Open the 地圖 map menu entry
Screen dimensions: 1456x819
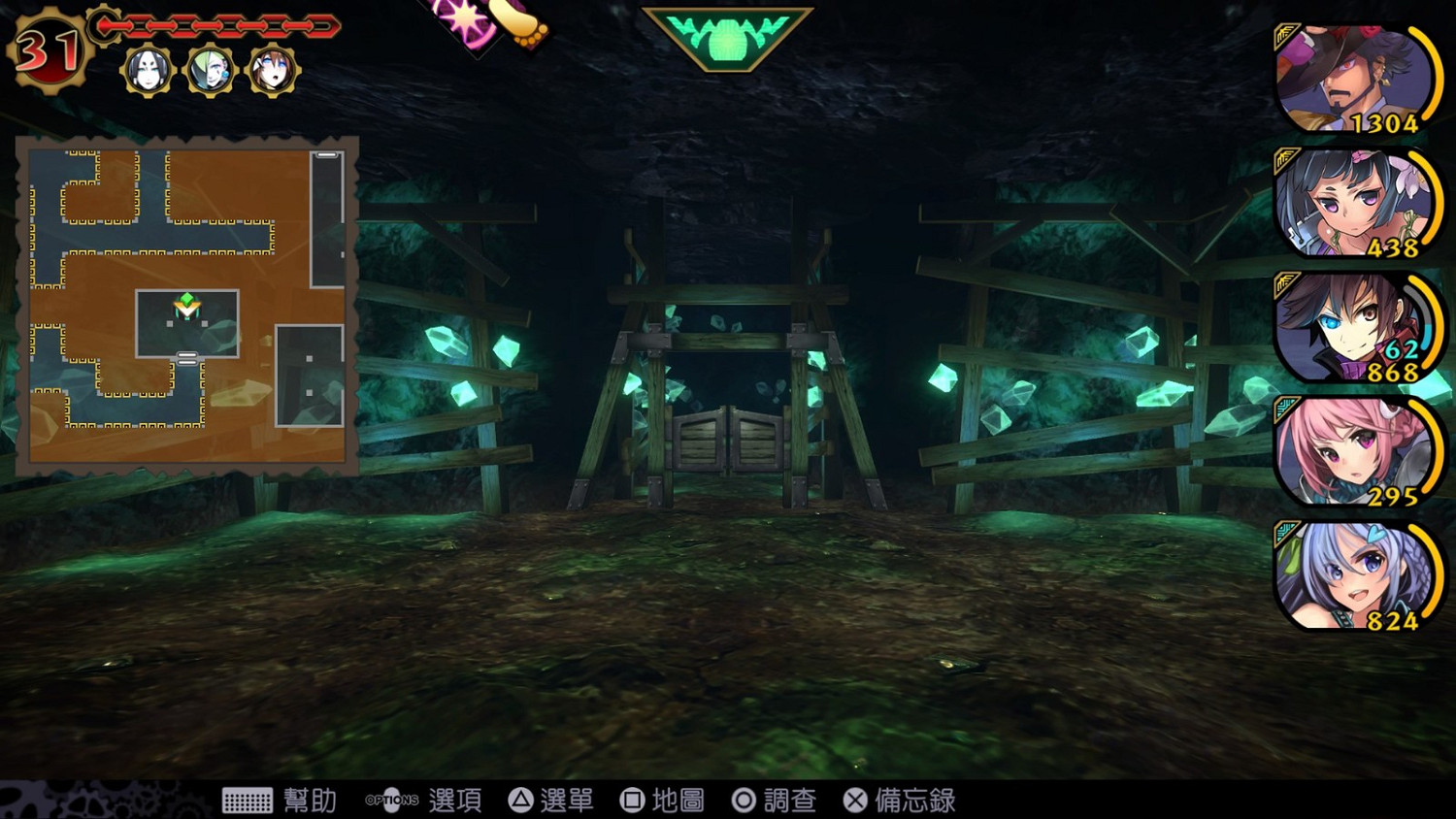point(676,801)
